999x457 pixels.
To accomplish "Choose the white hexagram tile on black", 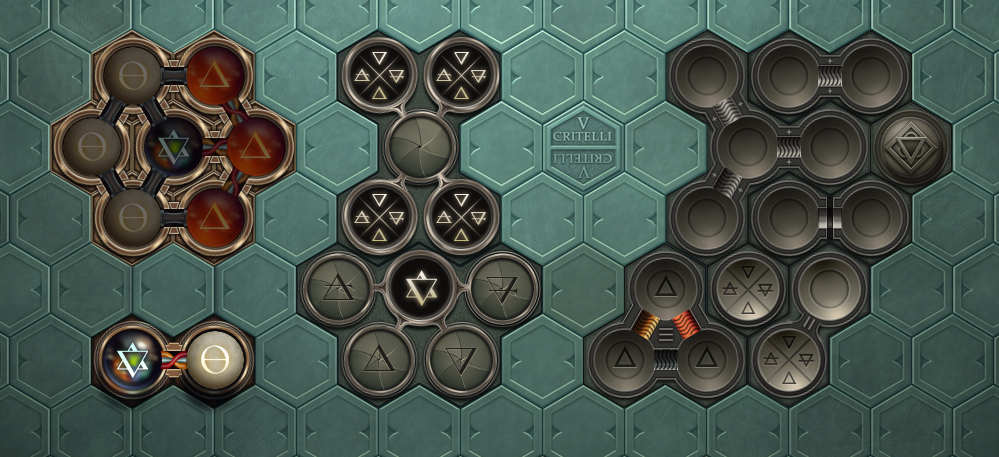I will coord(420,288).
